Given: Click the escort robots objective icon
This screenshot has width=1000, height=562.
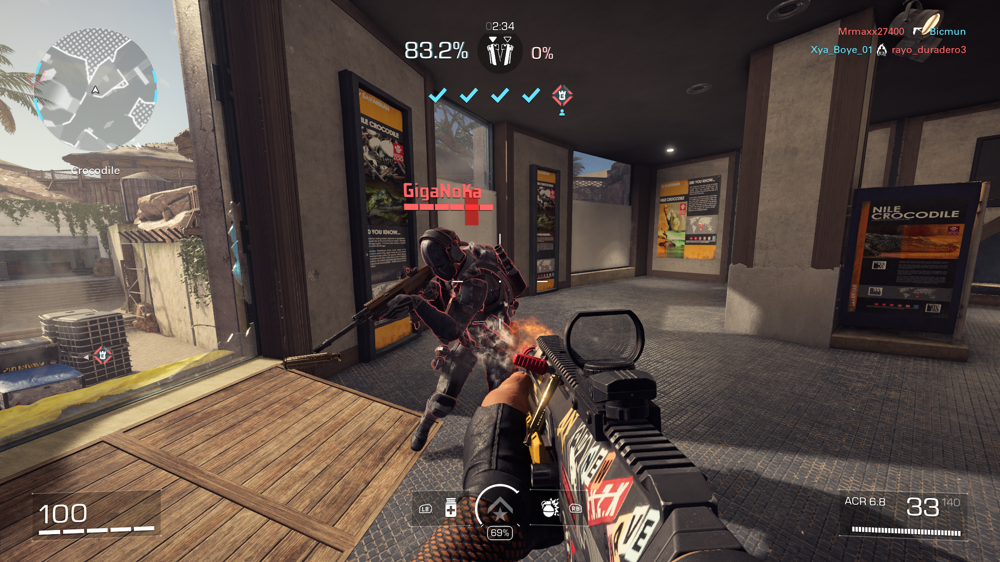Looking at the screenshot, I should [x=497, y=52].
